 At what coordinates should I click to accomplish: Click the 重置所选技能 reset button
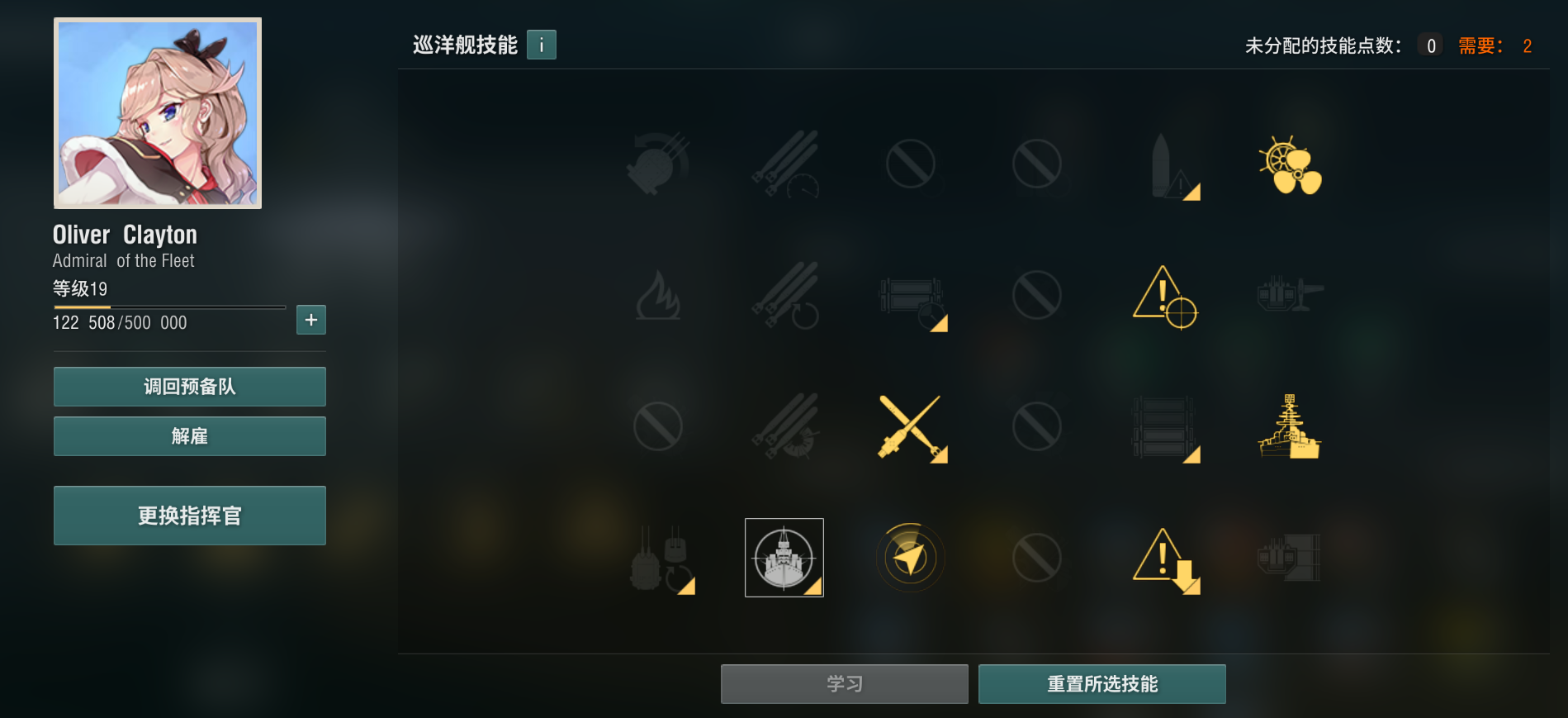pos(1101,683)
